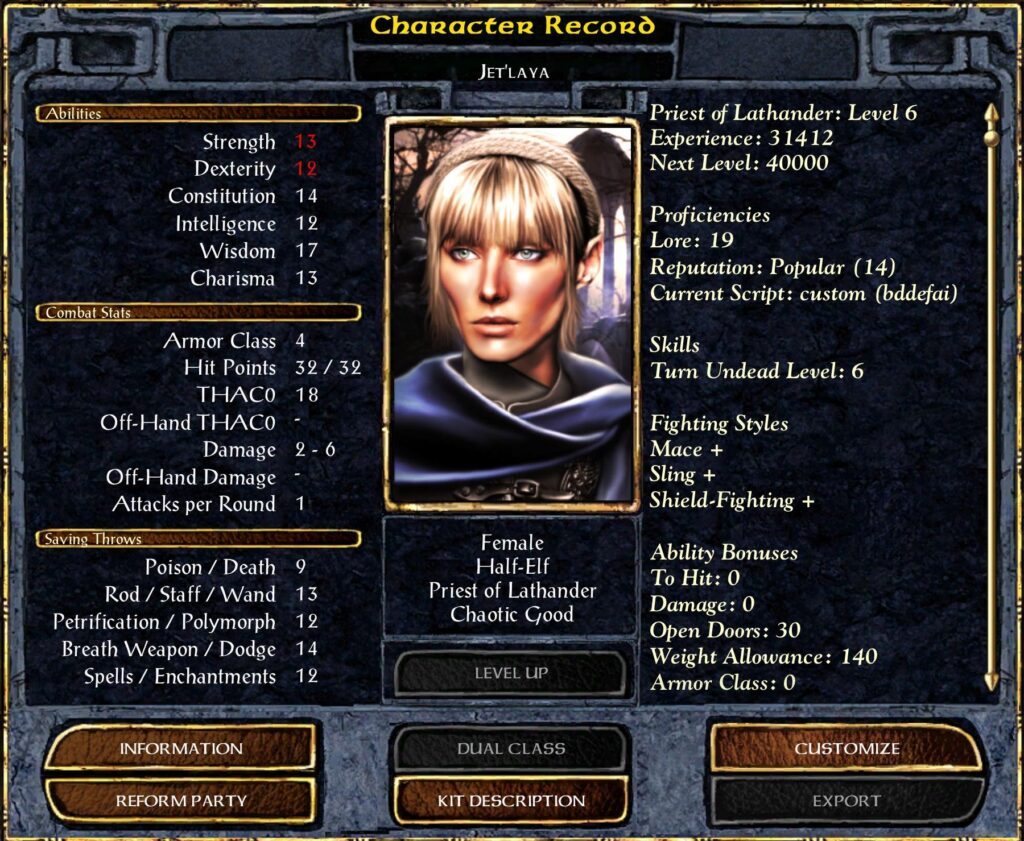1024x841 pixels.
Task: Open the Kit Description
Action: (511, 800)
